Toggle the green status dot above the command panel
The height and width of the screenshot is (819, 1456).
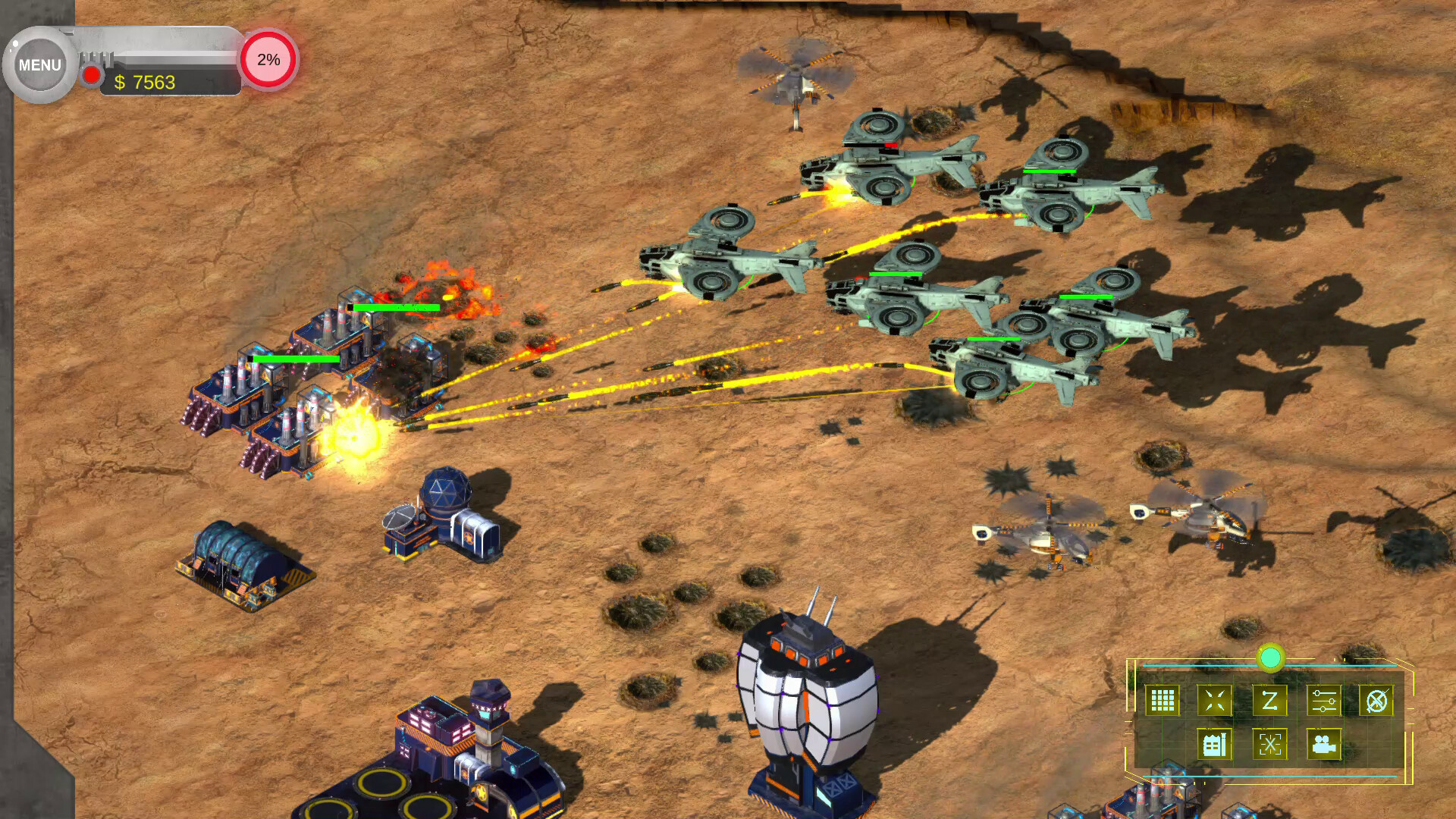[1272, 658]
